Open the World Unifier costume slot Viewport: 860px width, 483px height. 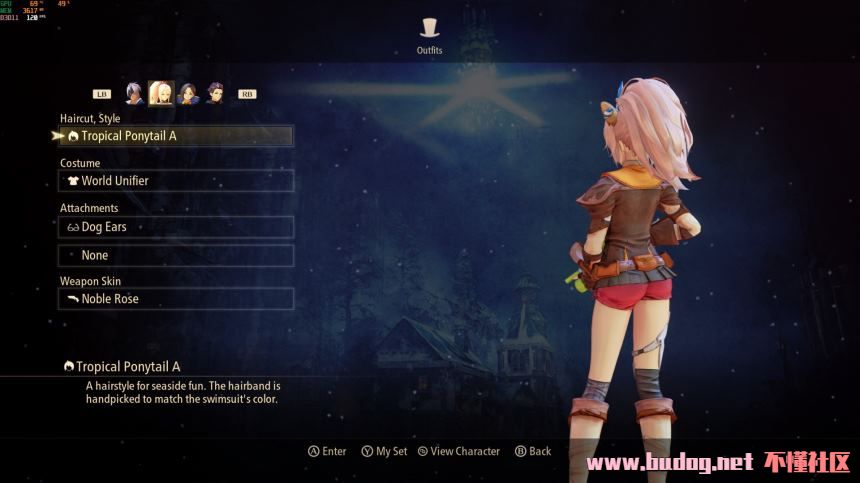(x=176, y=181)
